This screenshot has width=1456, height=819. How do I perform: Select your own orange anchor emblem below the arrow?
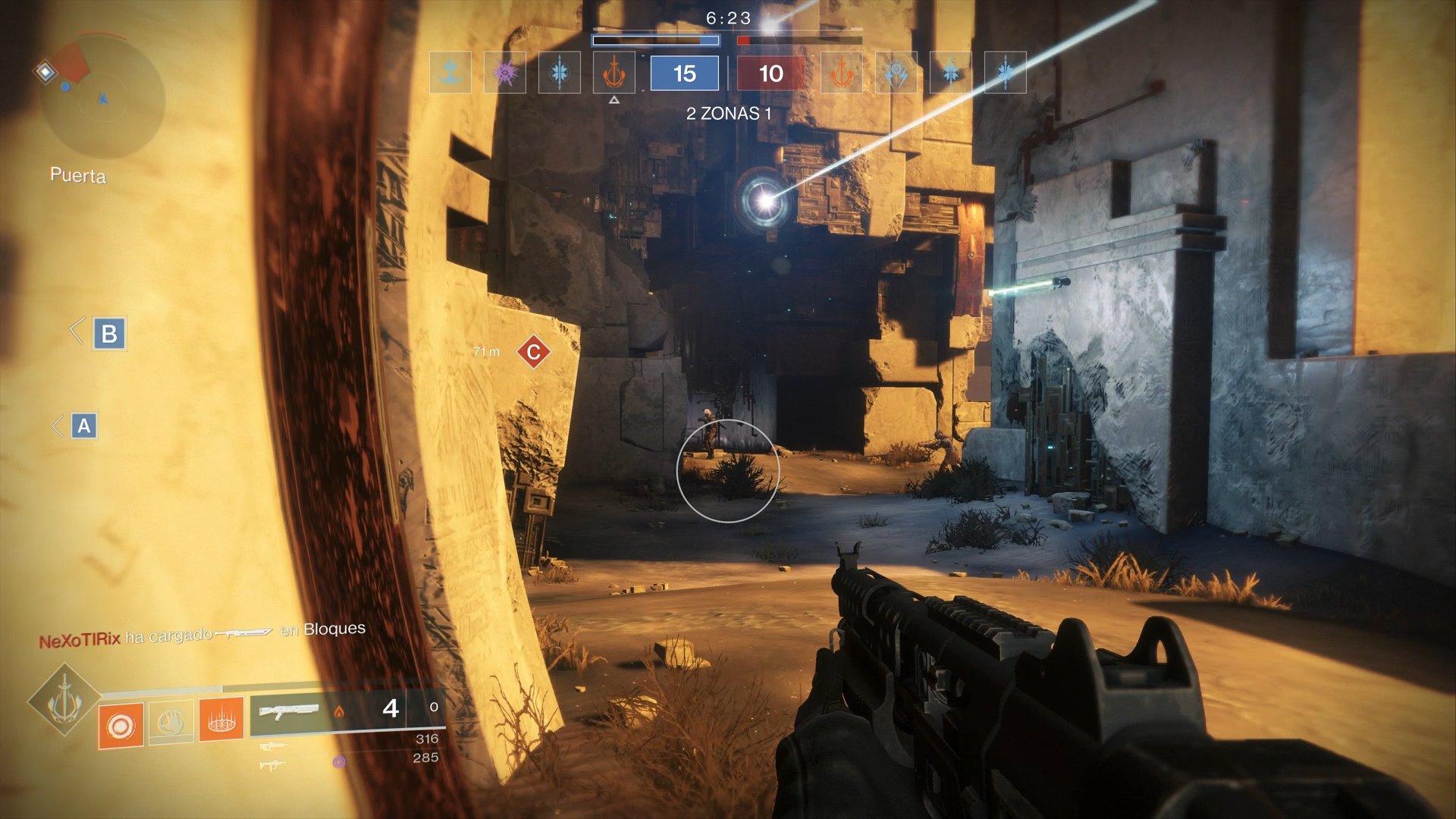pos(614,72)
